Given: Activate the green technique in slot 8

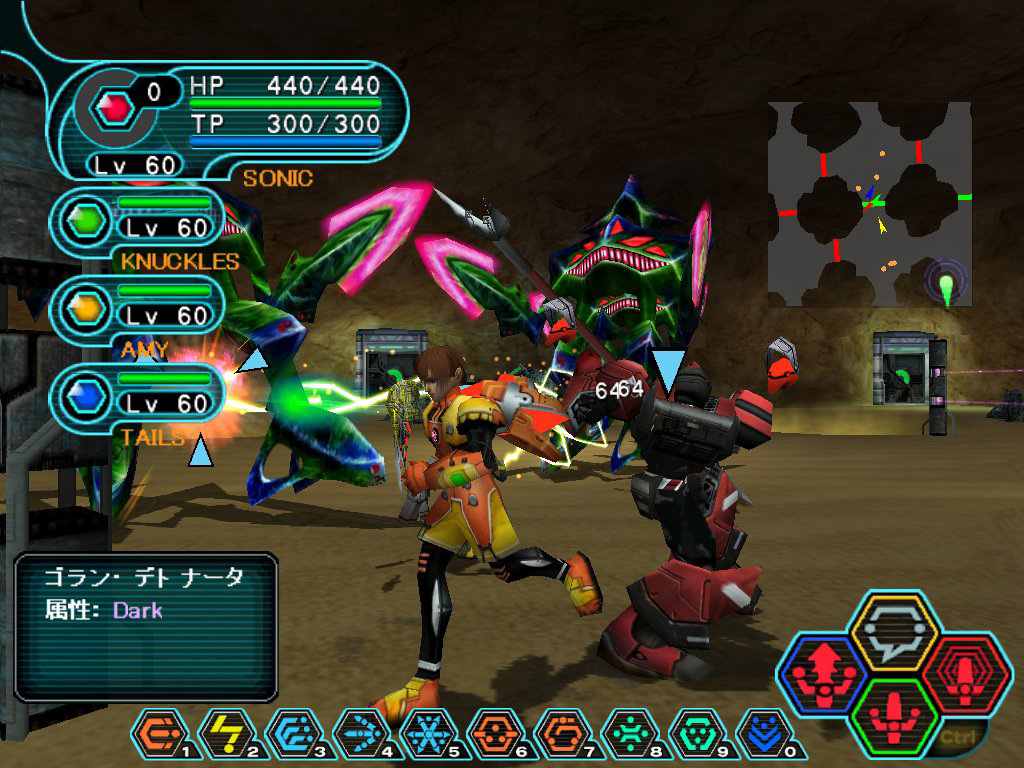Looking at the screenshot, I should [627, 734].
